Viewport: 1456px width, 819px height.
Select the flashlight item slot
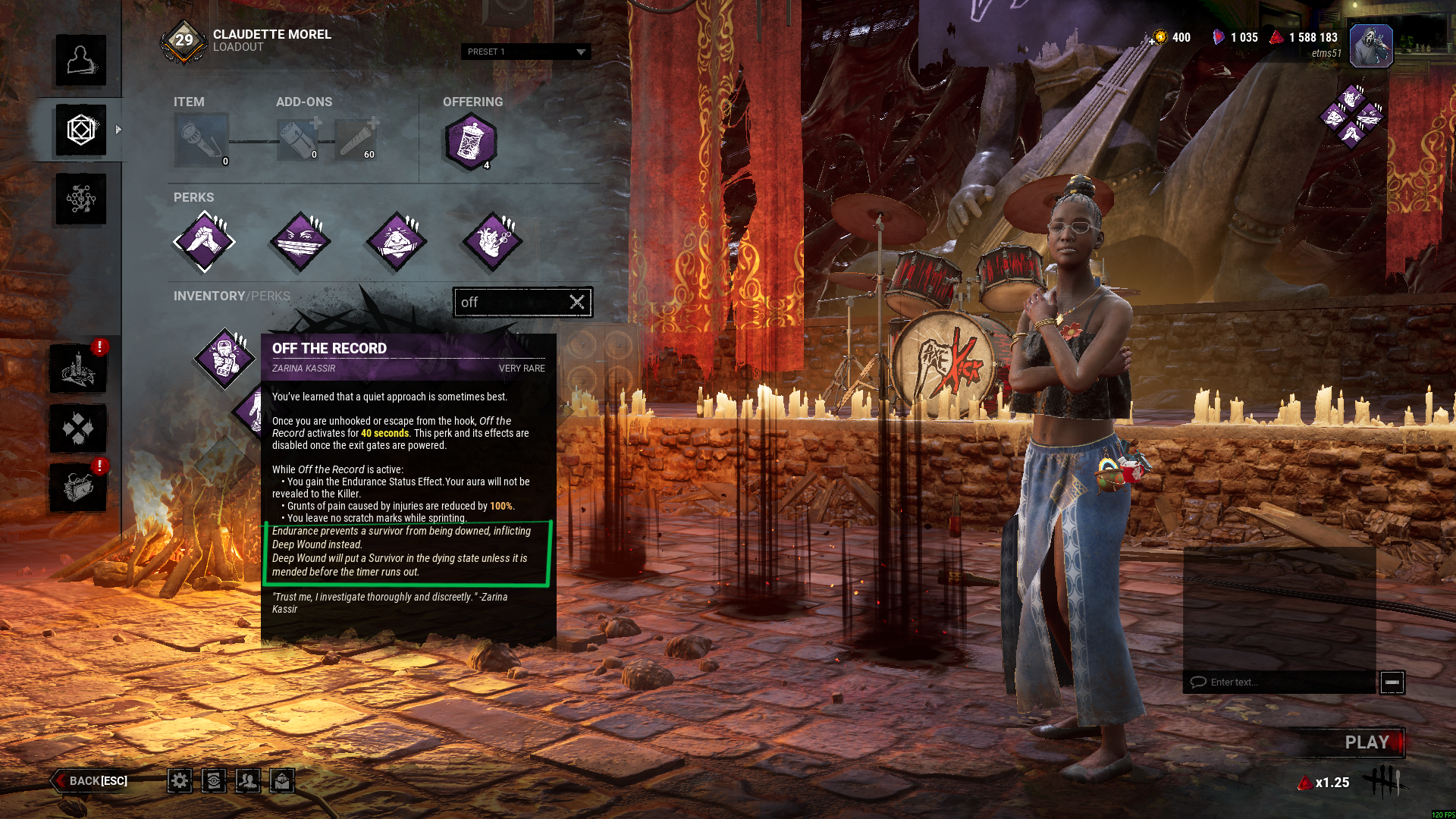click(x=201, y=140)
